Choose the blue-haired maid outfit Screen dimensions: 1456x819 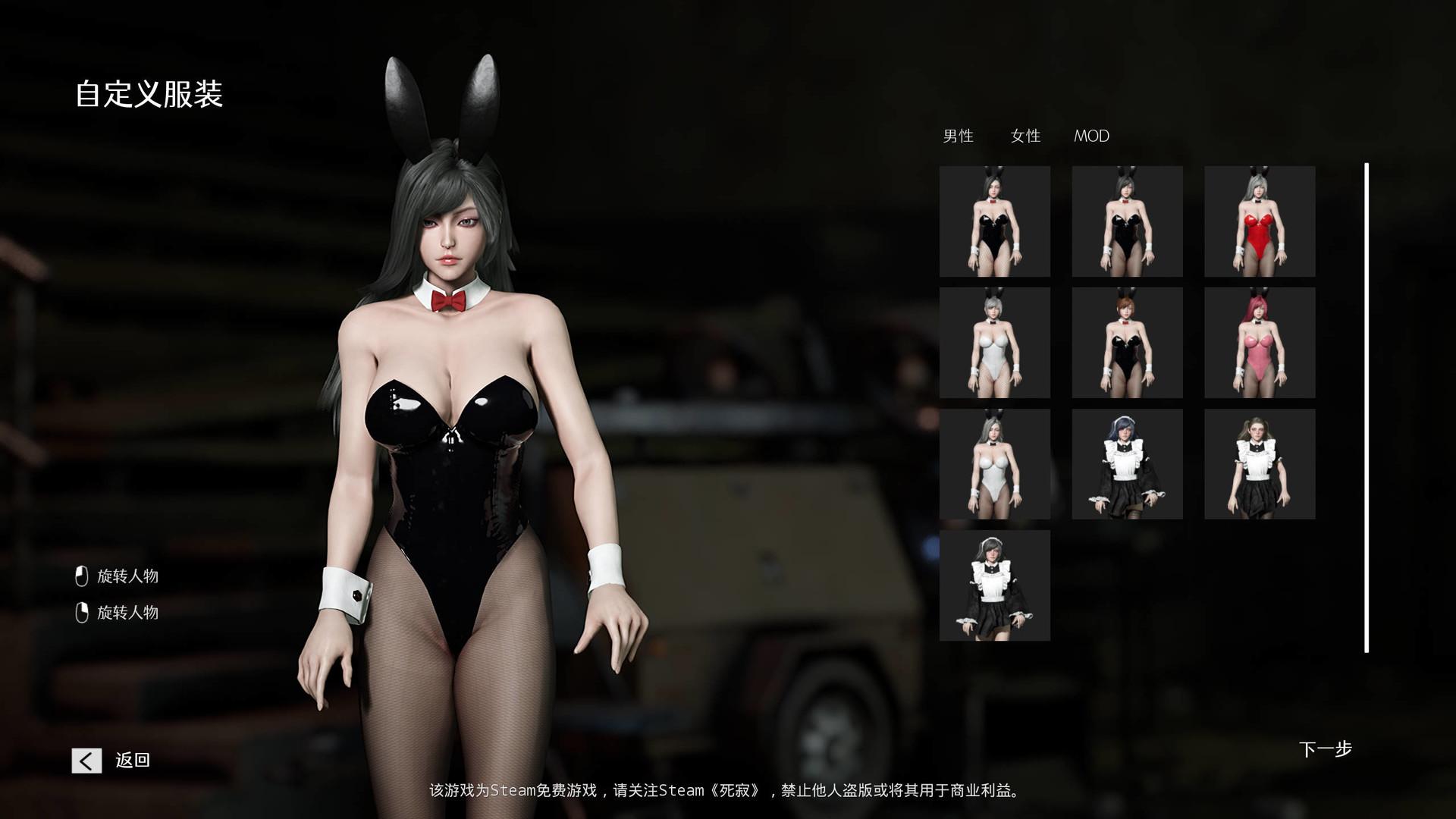coord(1127,464)
